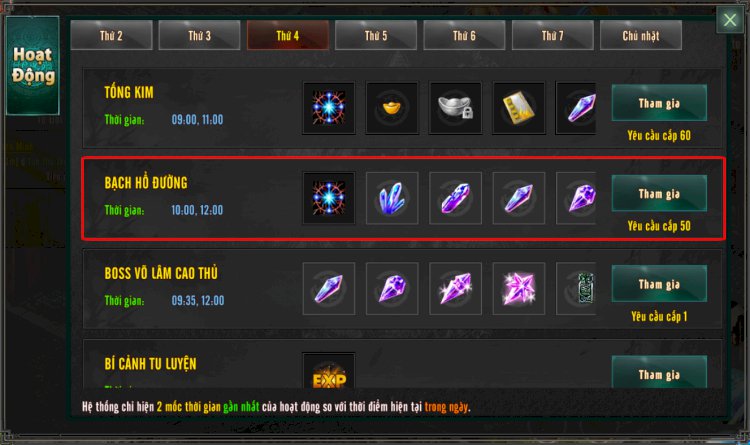Screen dimensions: 750x445
Task: Choose the Thứ 7 tab
Action: pyautogui.click(x=553, y=35)
